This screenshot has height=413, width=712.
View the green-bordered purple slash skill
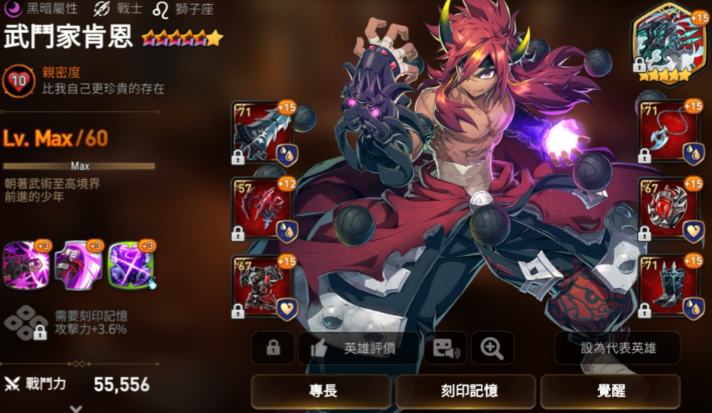[x=129, y=265]
